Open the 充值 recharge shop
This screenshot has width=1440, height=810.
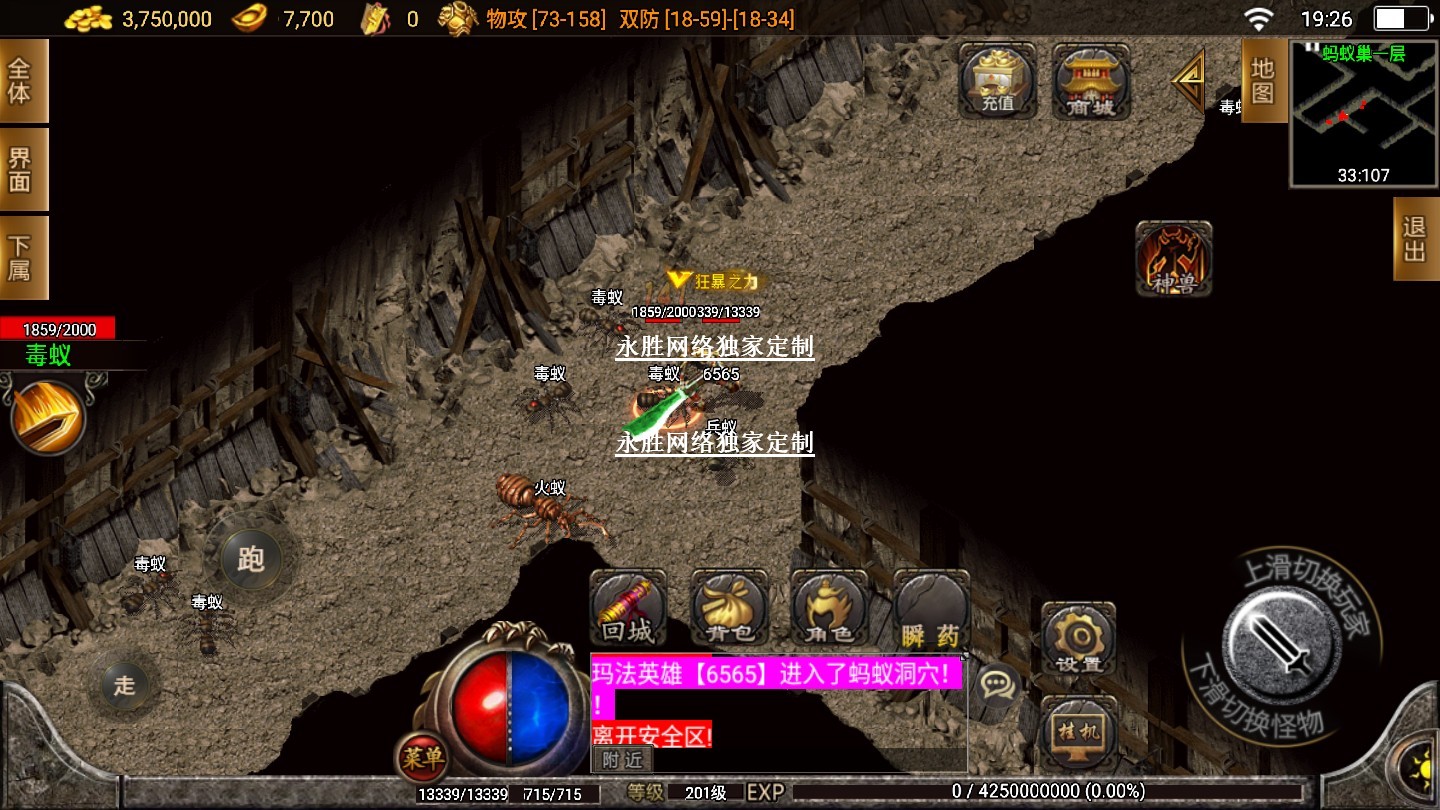(x=996, y=82)
